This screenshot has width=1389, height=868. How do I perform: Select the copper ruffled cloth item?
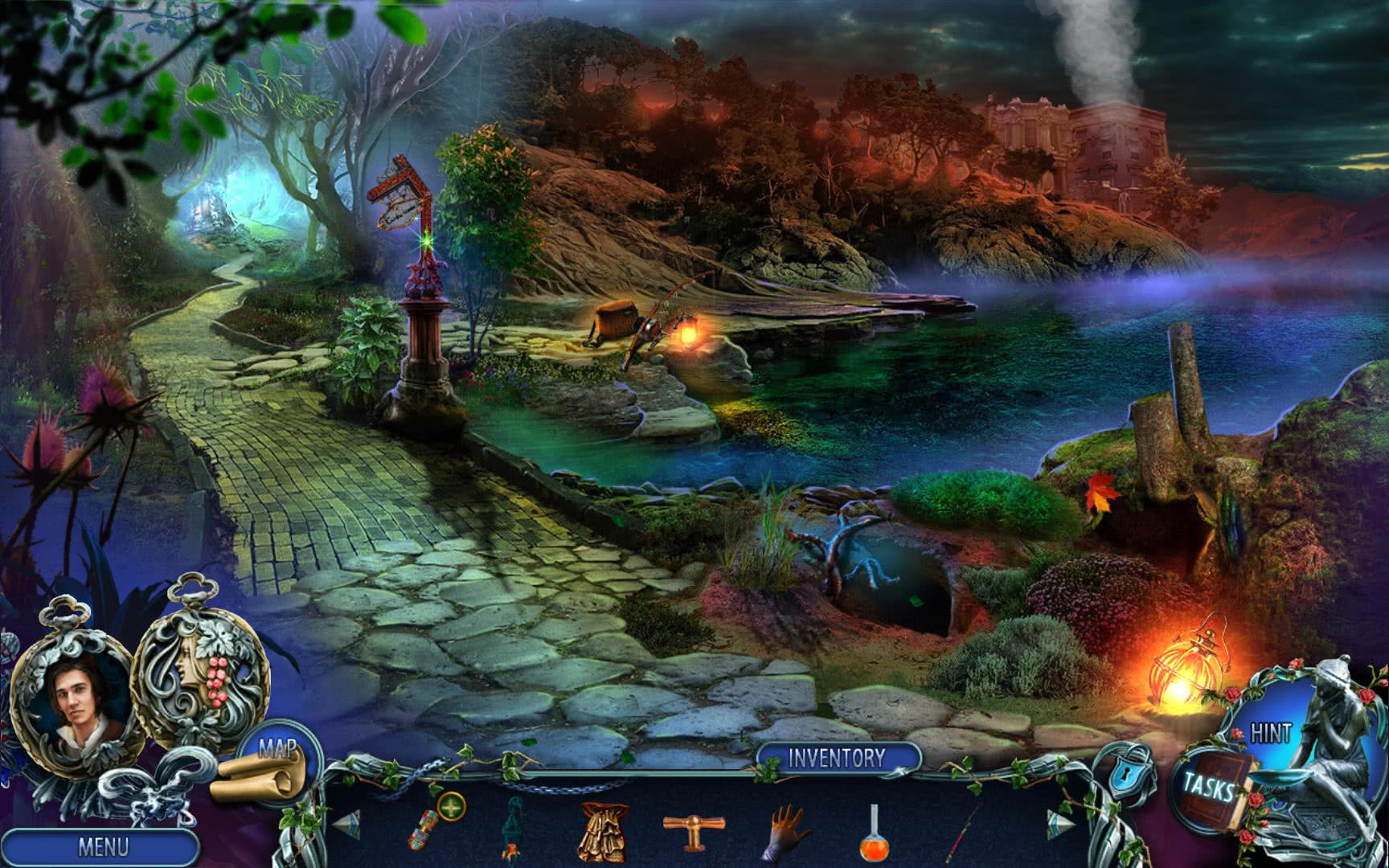pos(601,829)
